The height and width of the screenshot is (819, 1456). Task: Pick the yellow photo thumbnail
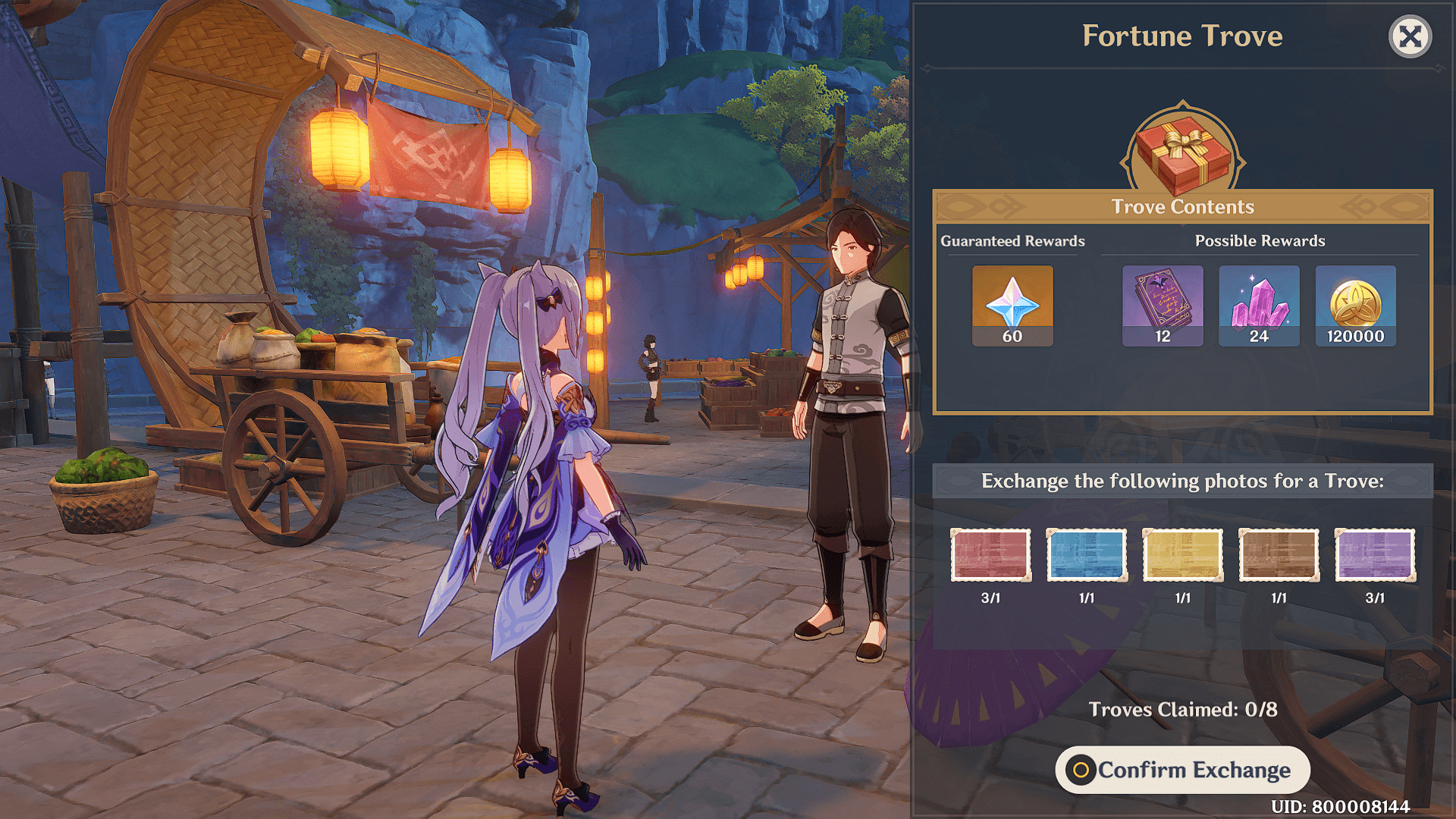pos(1182,555)
